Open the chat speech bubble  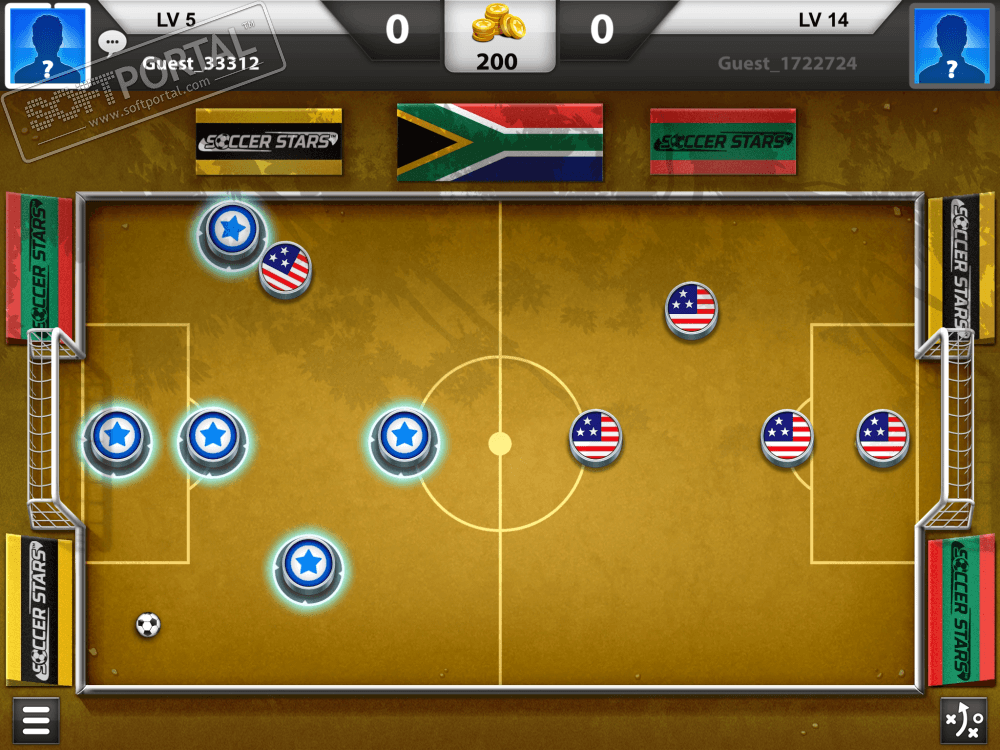(112, 42)
